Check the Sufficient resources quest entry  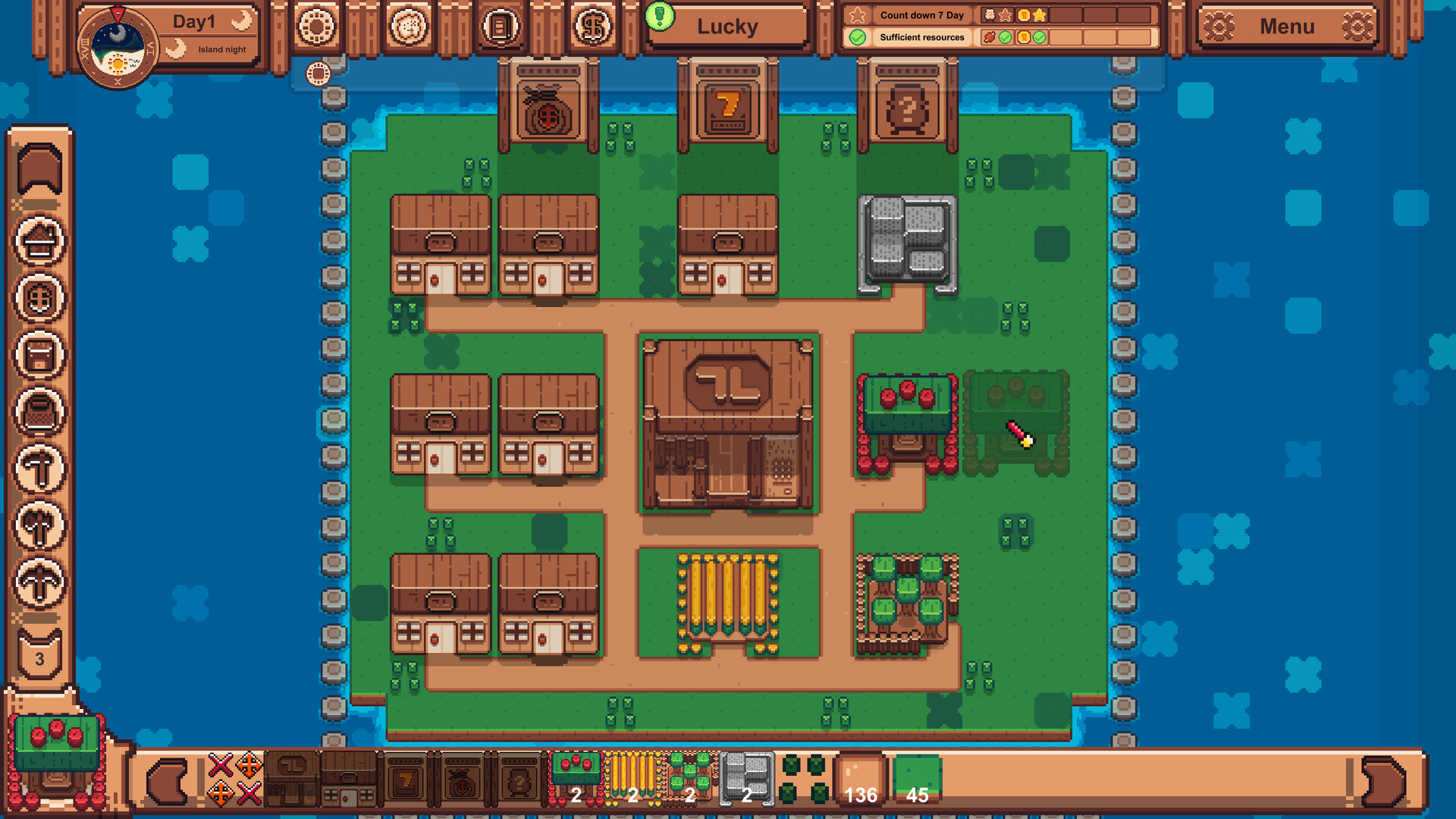(x=920, y=37)
